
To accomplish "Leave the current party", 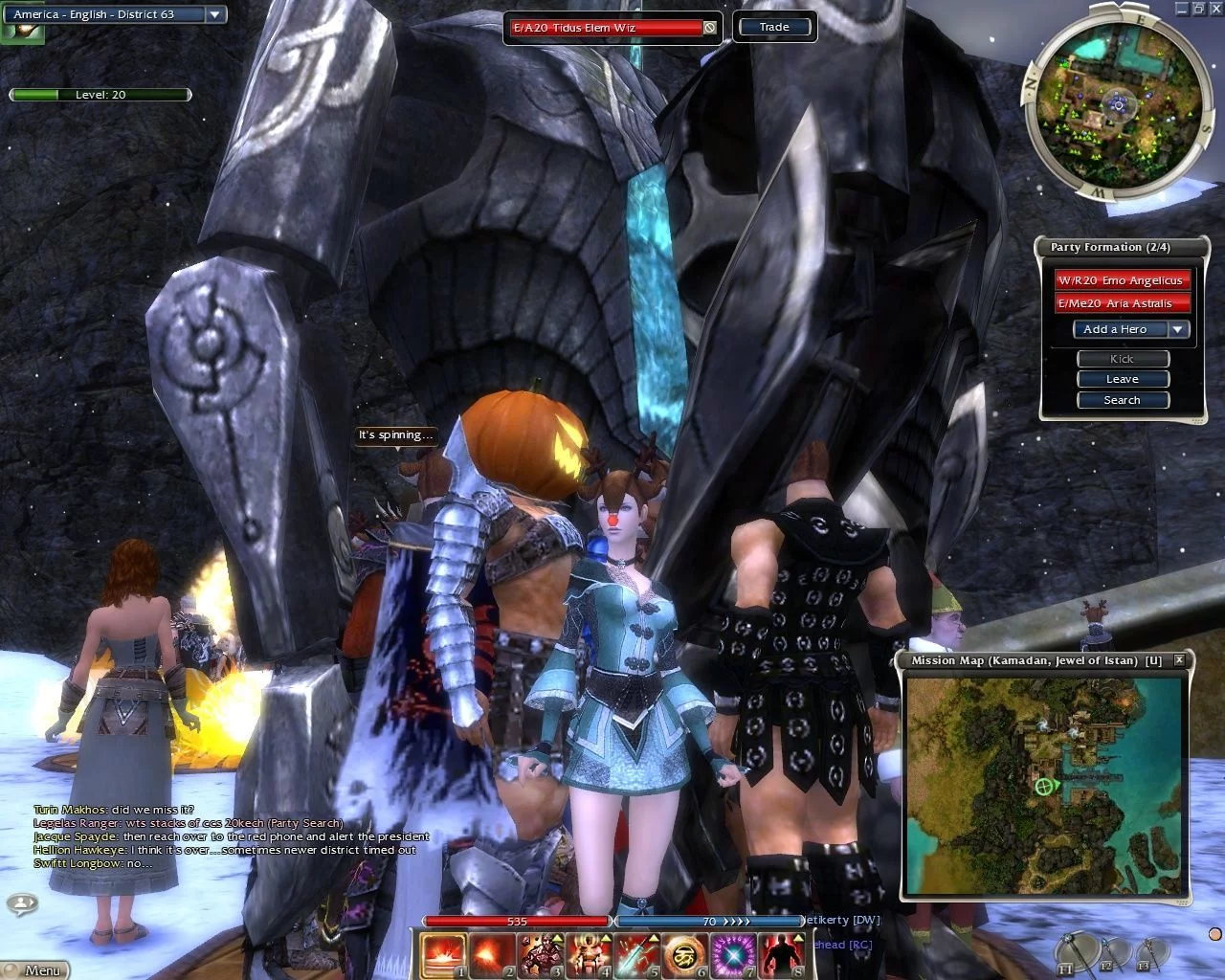I will (x=1123, y=379).
